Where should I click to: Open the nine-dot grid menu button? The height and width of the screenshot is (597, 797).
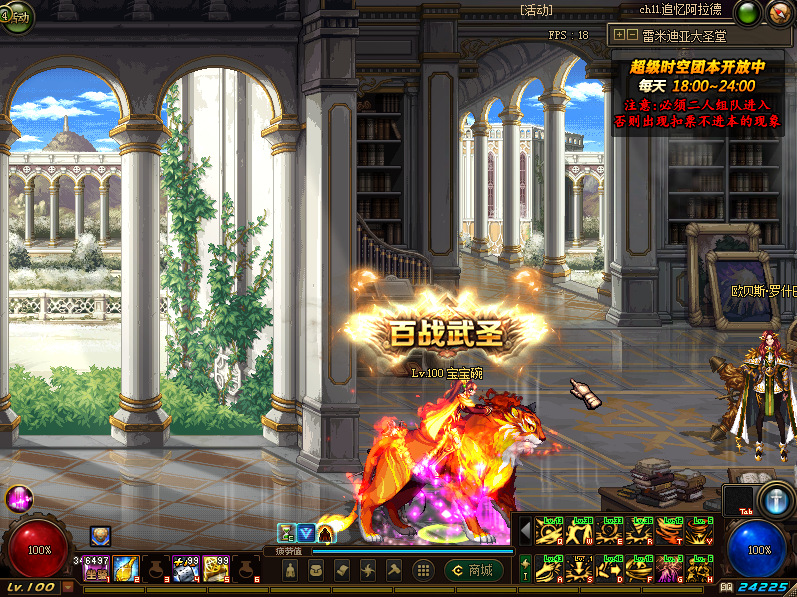423,571
